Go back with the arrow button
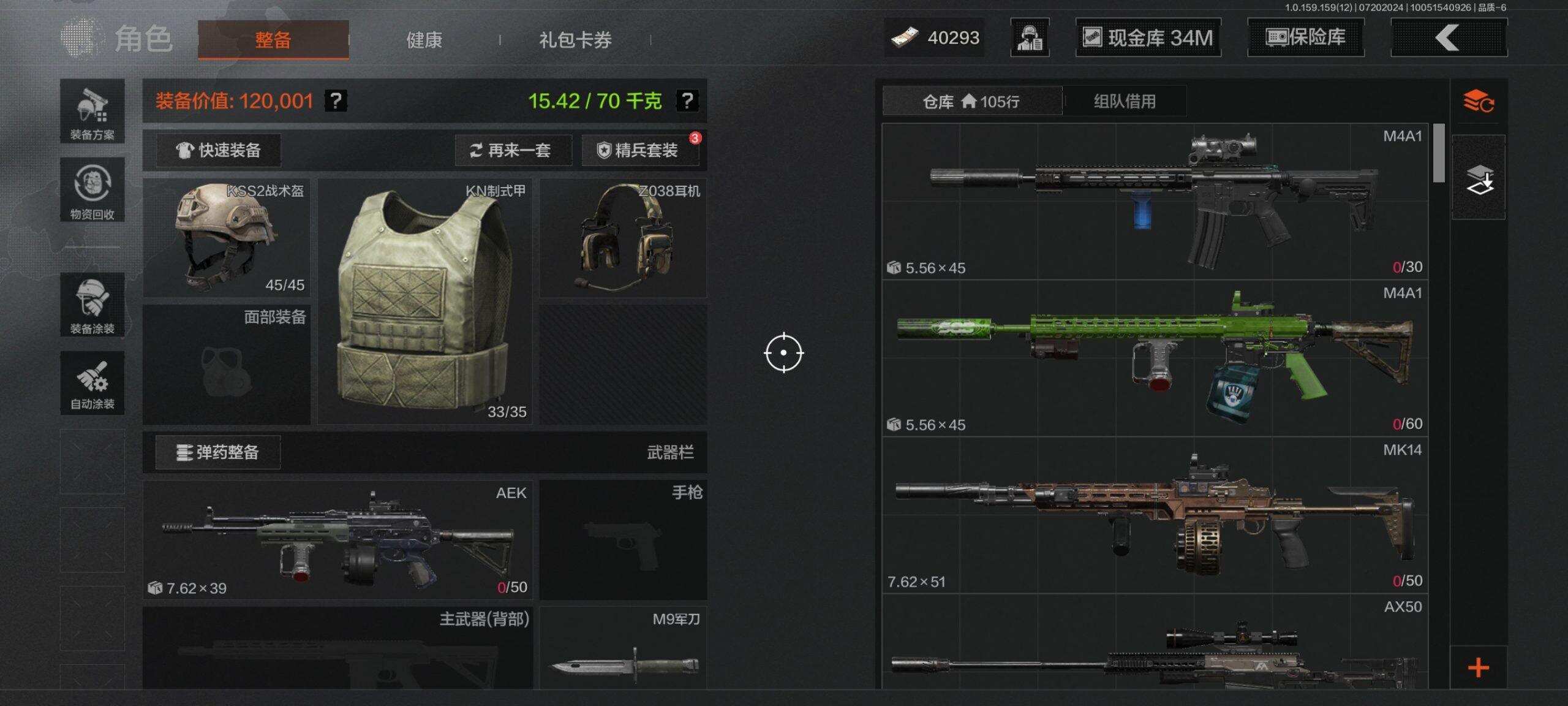 coord(1449,38)
